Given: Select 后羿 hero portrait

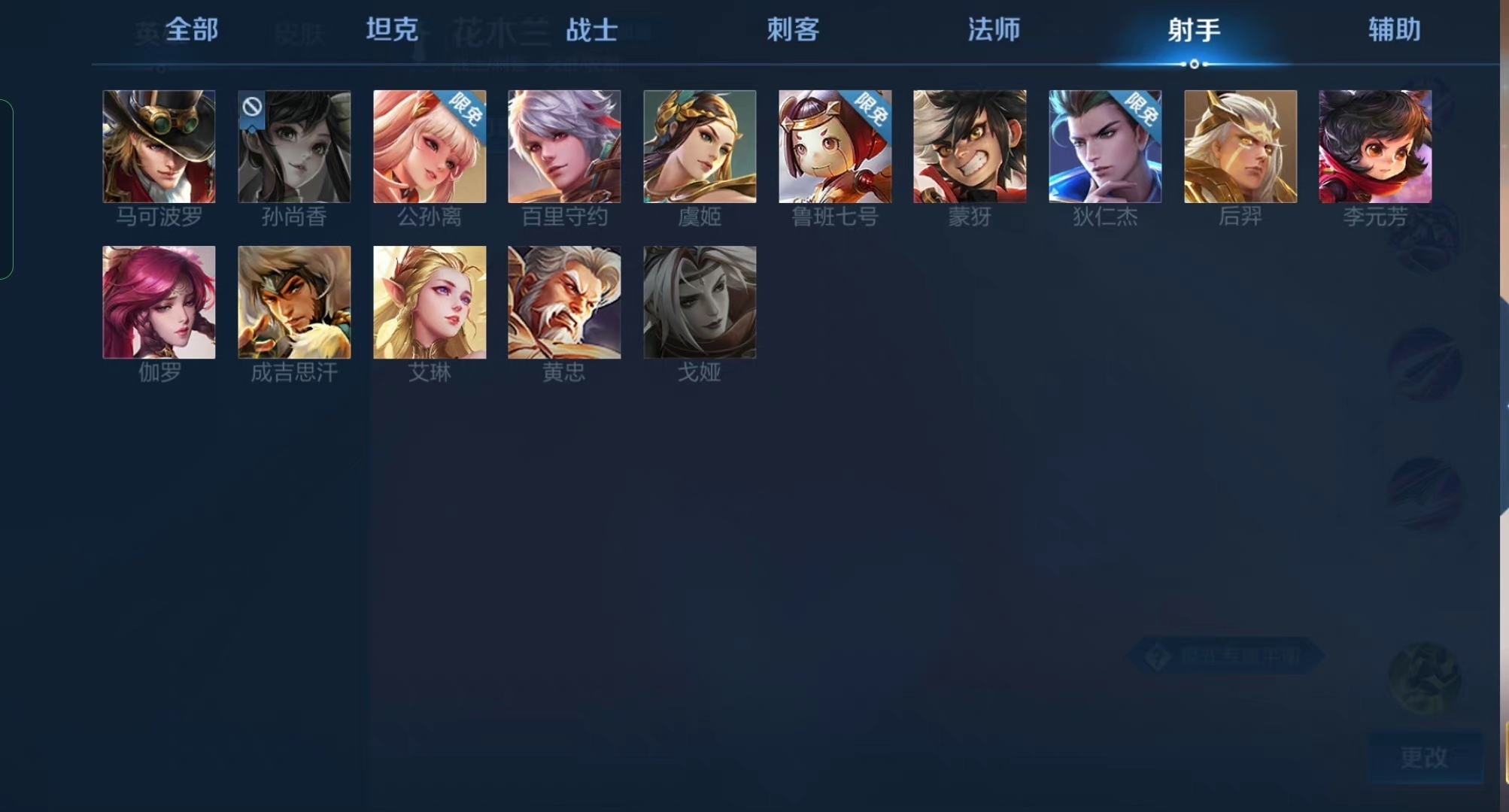Looking at the screenshot, I should tap(1240, 147).
